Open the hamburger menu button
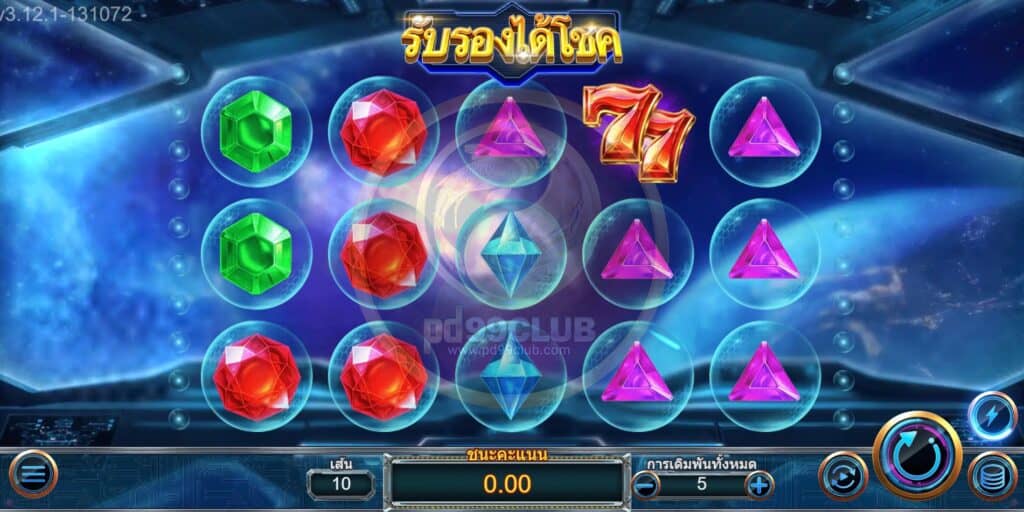This screenshot has height=512, width=1024. click(x=33, y=475)
